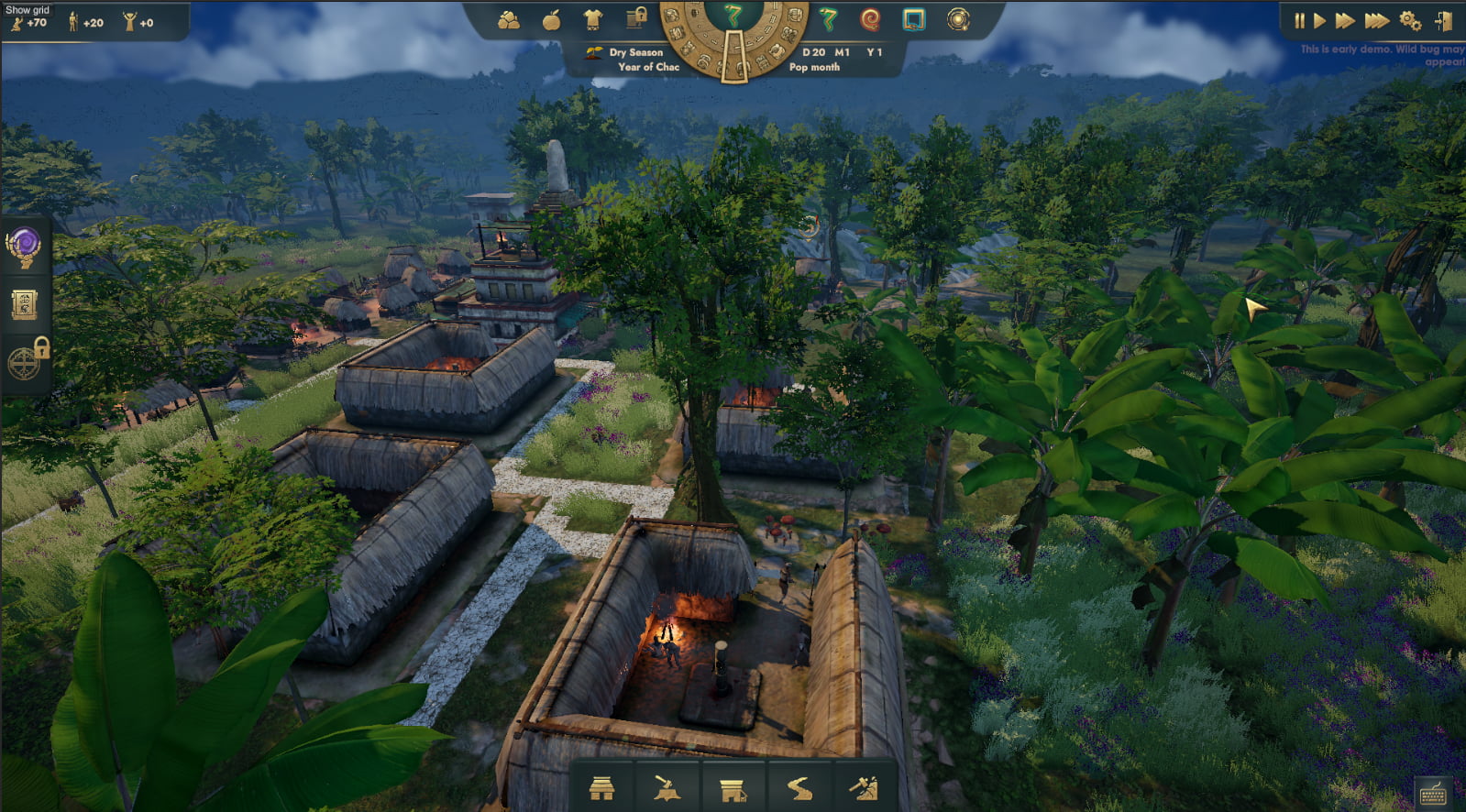Pause the game
This screenshot has width=1466, height=812.
coord(1299,20)
